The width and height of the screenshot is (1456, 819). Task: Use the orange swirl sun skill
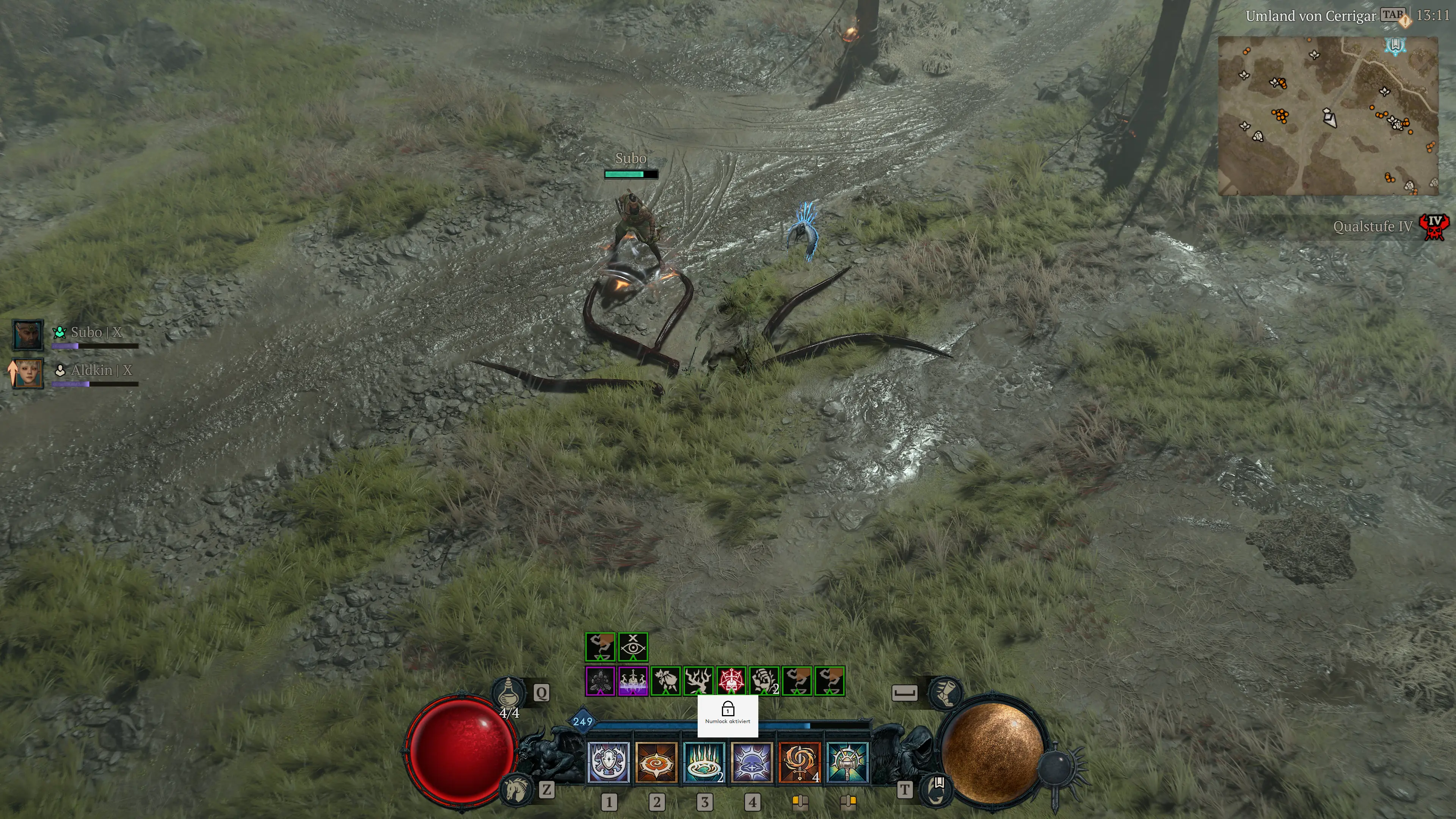point(656,763)
